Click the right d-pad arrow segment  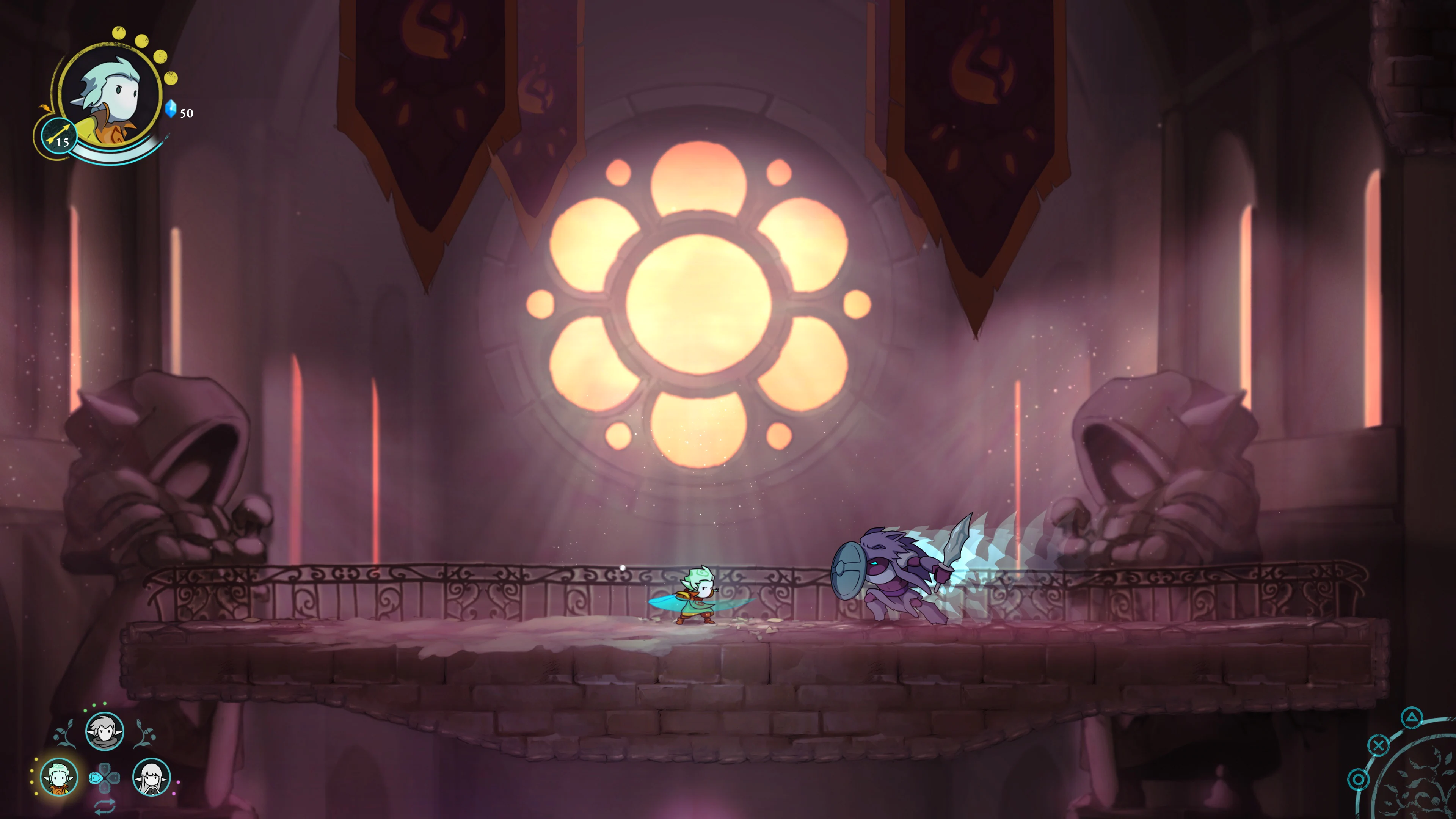click(115, 779)
